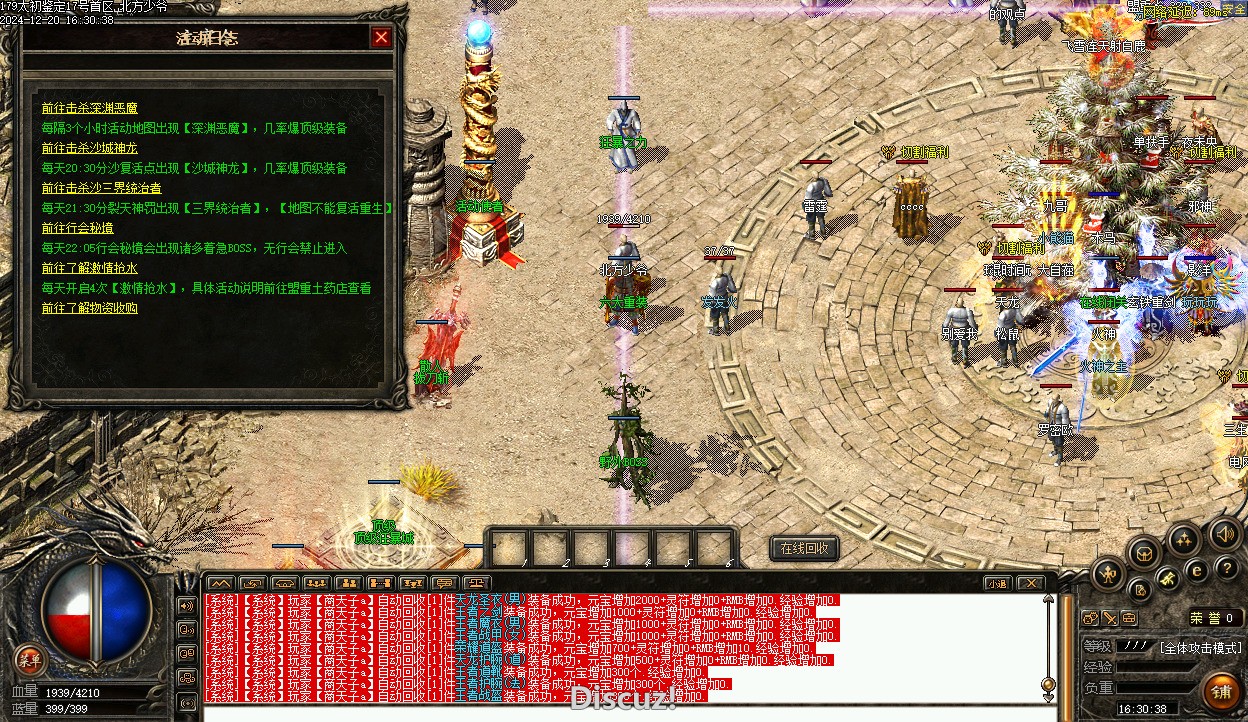The image size is (1248, 722).
Task: Open the 在线回收 online recycle button
Action: pyautogui.click(x=804, y=548)
